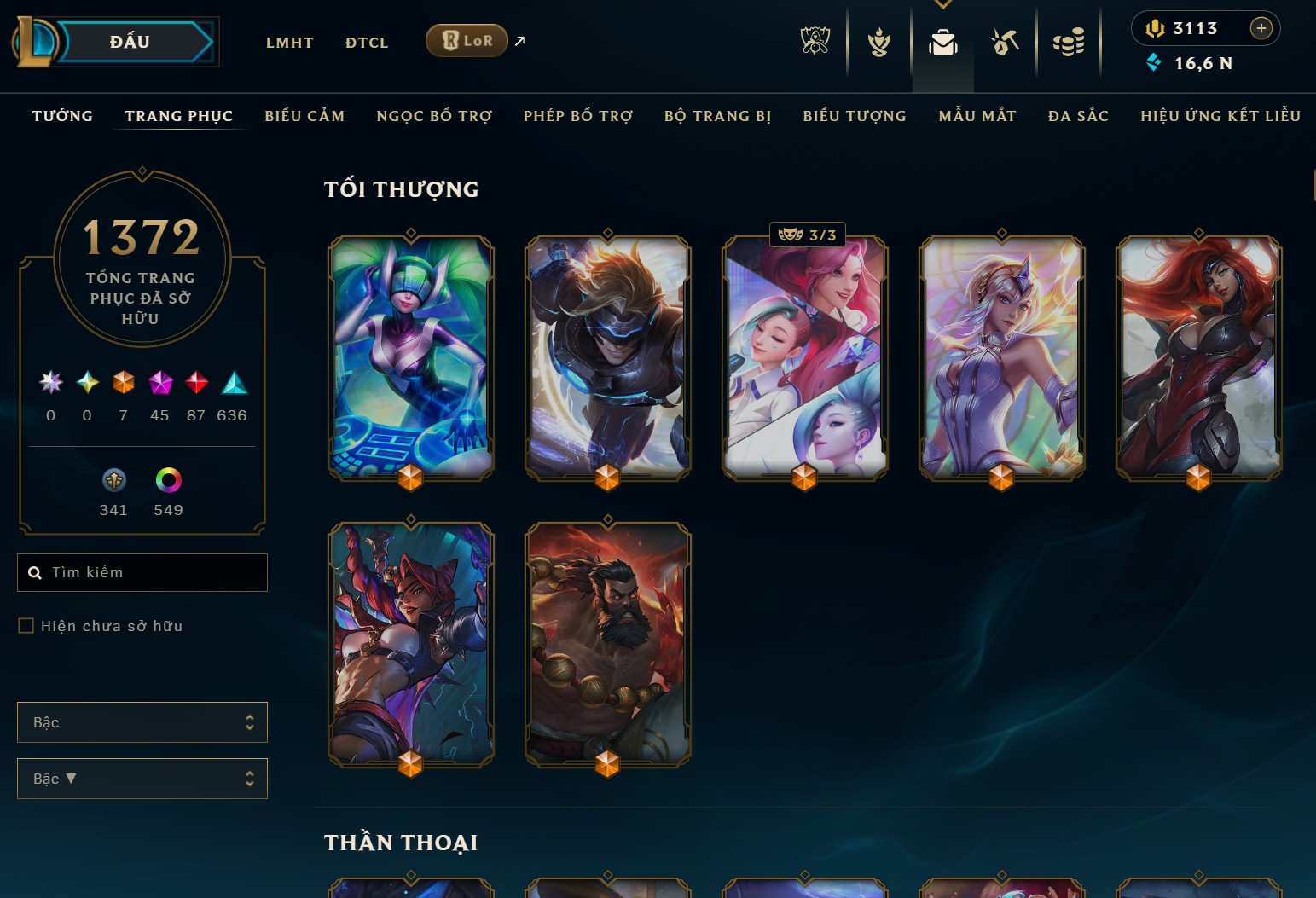Image resolution: width=1316 pixels, height=898 pixels.
Task: Select the DJ Sona skin card
Action: click(410, 358)
